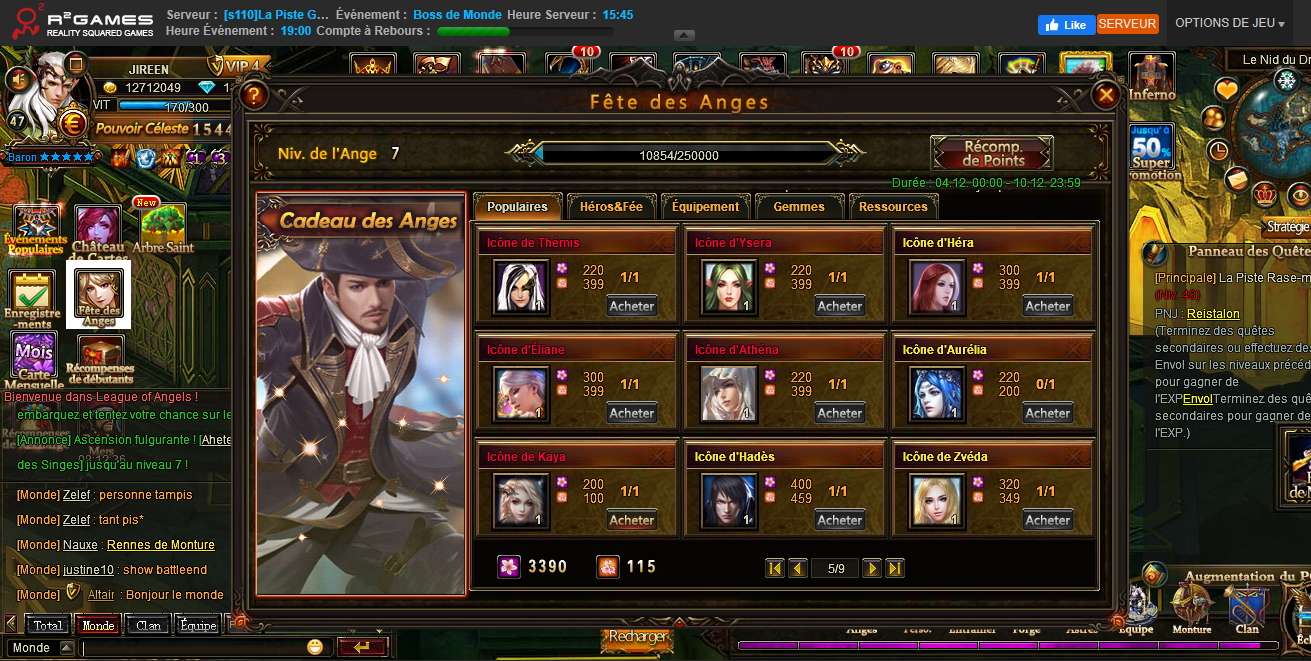Image resolution: width=1311 pixels, height=661 pixels.
Task: Jump to the first shop page
Action: [x=775, y=568]
